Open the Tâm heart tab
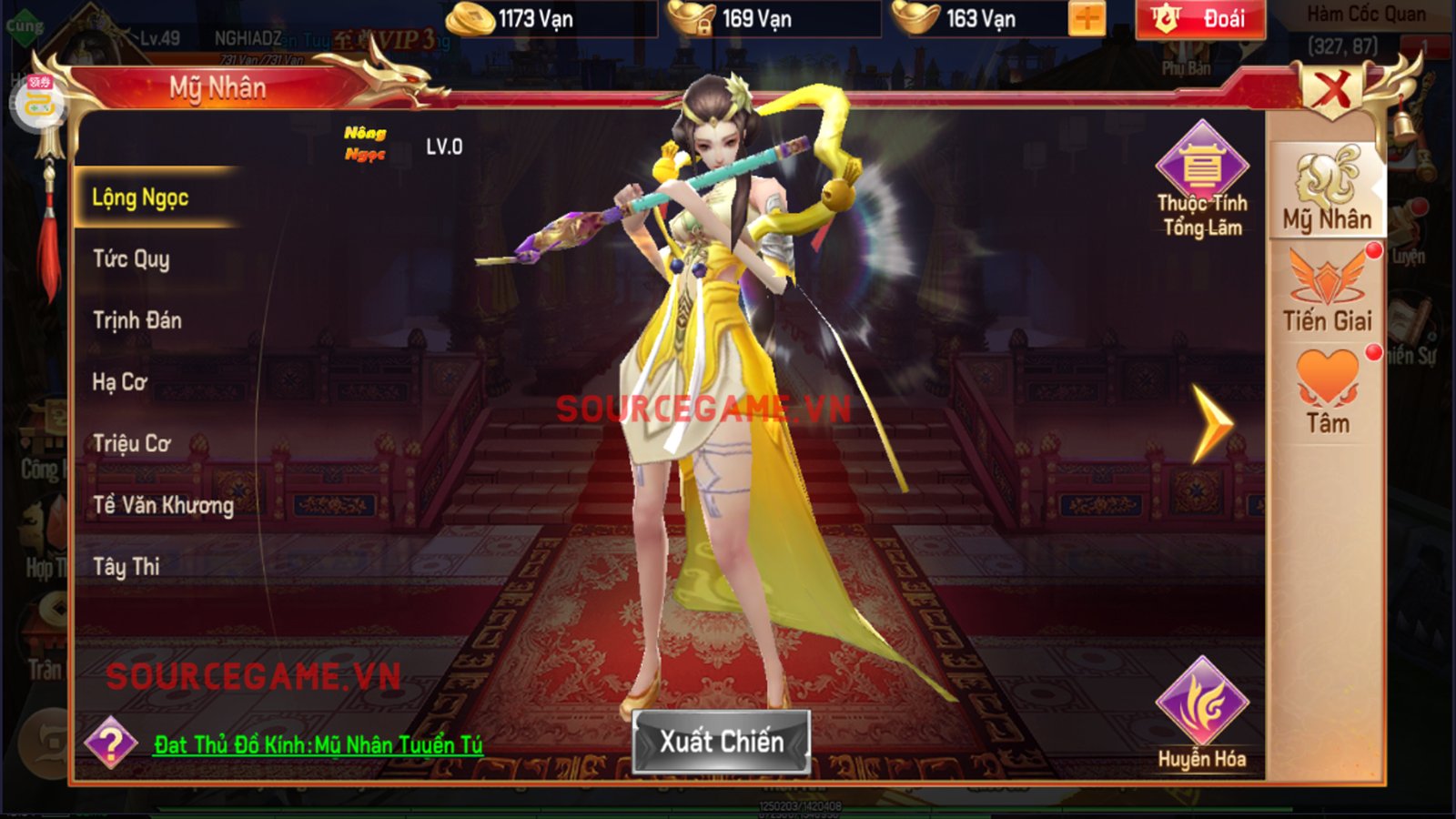Viewport: 1456px width, 819px height. point(1327,391)
